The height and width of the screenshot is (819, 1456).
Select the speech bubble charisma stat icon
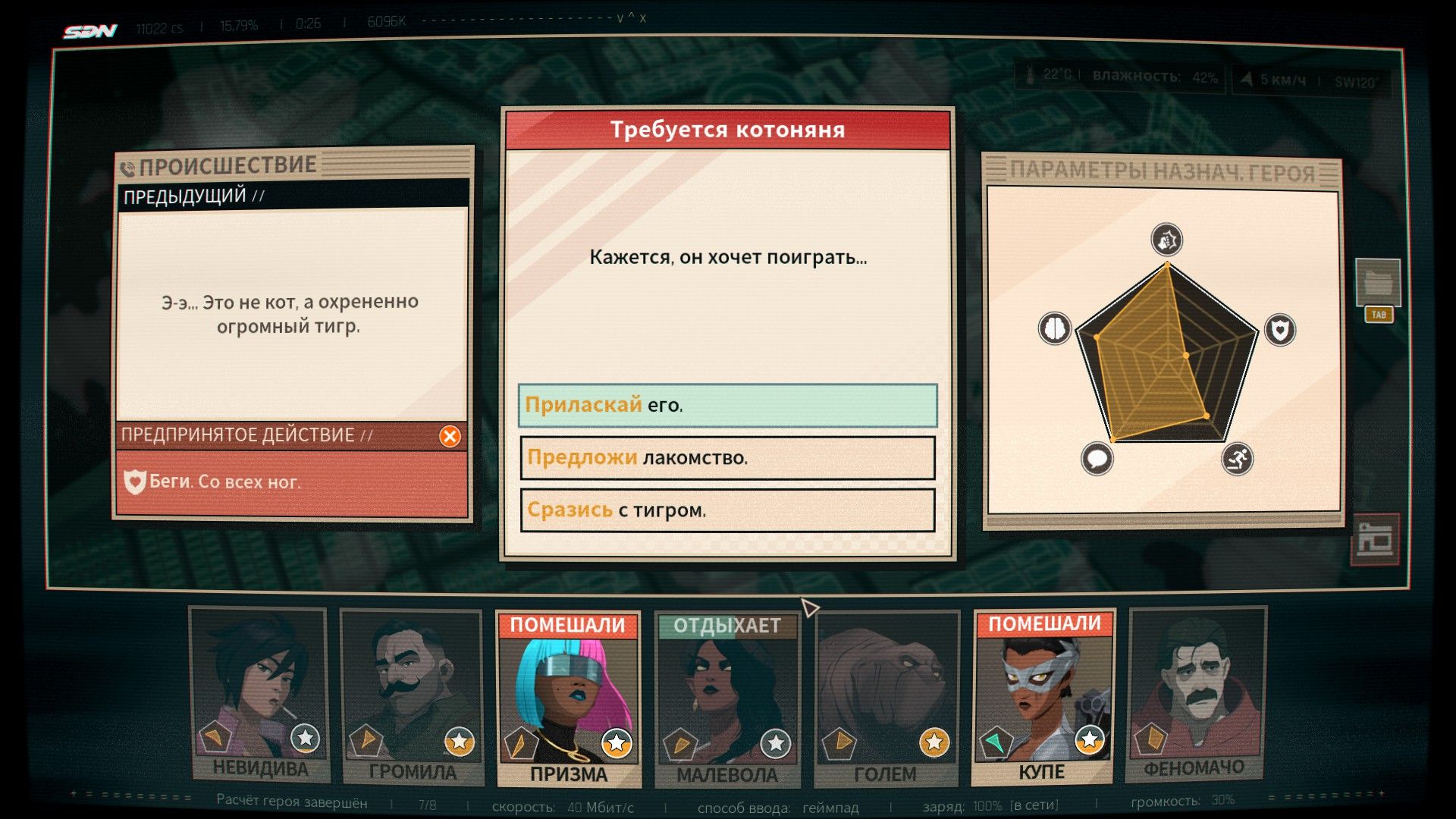pyautogui.click(x=1097, y=458)
